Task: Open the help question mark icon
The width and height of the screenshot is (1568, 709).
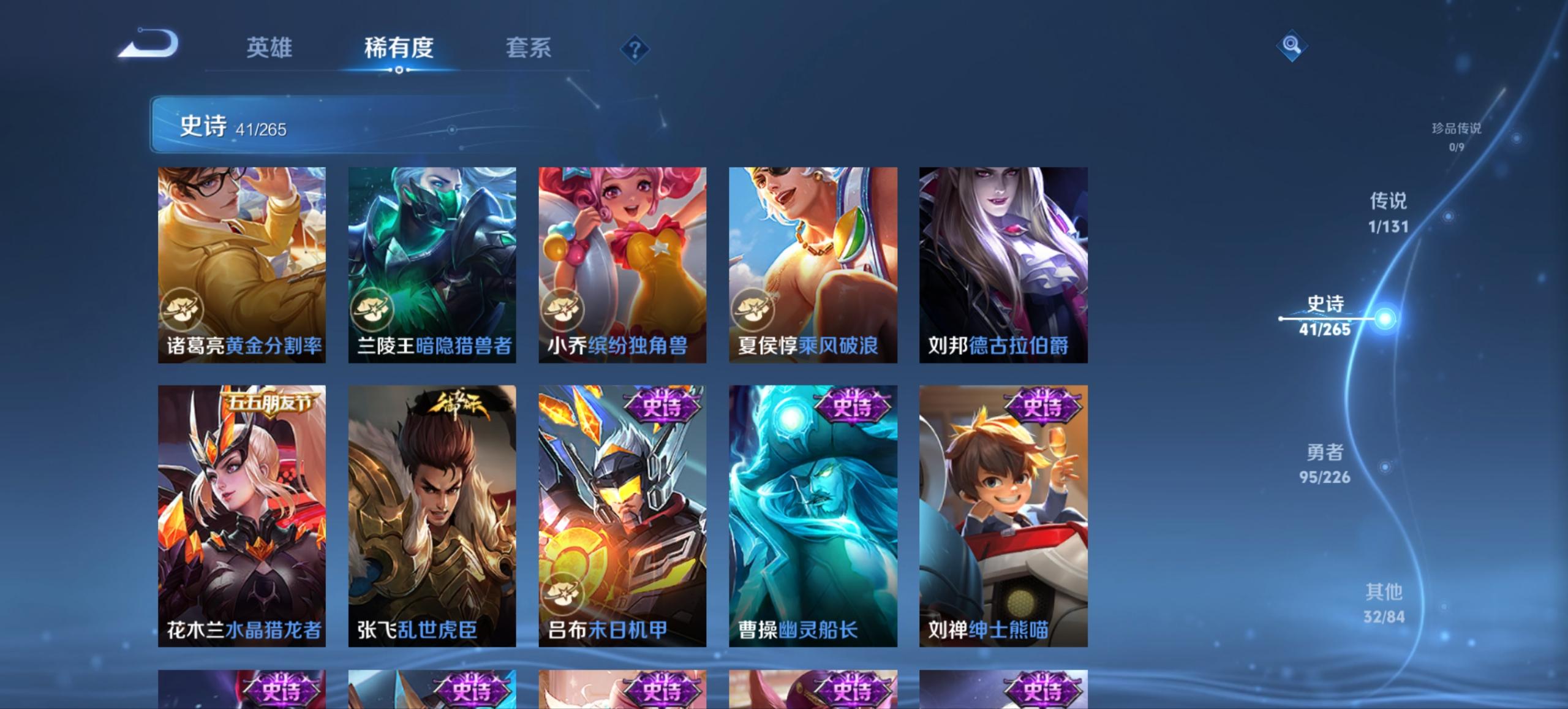Action: (635, 49)
